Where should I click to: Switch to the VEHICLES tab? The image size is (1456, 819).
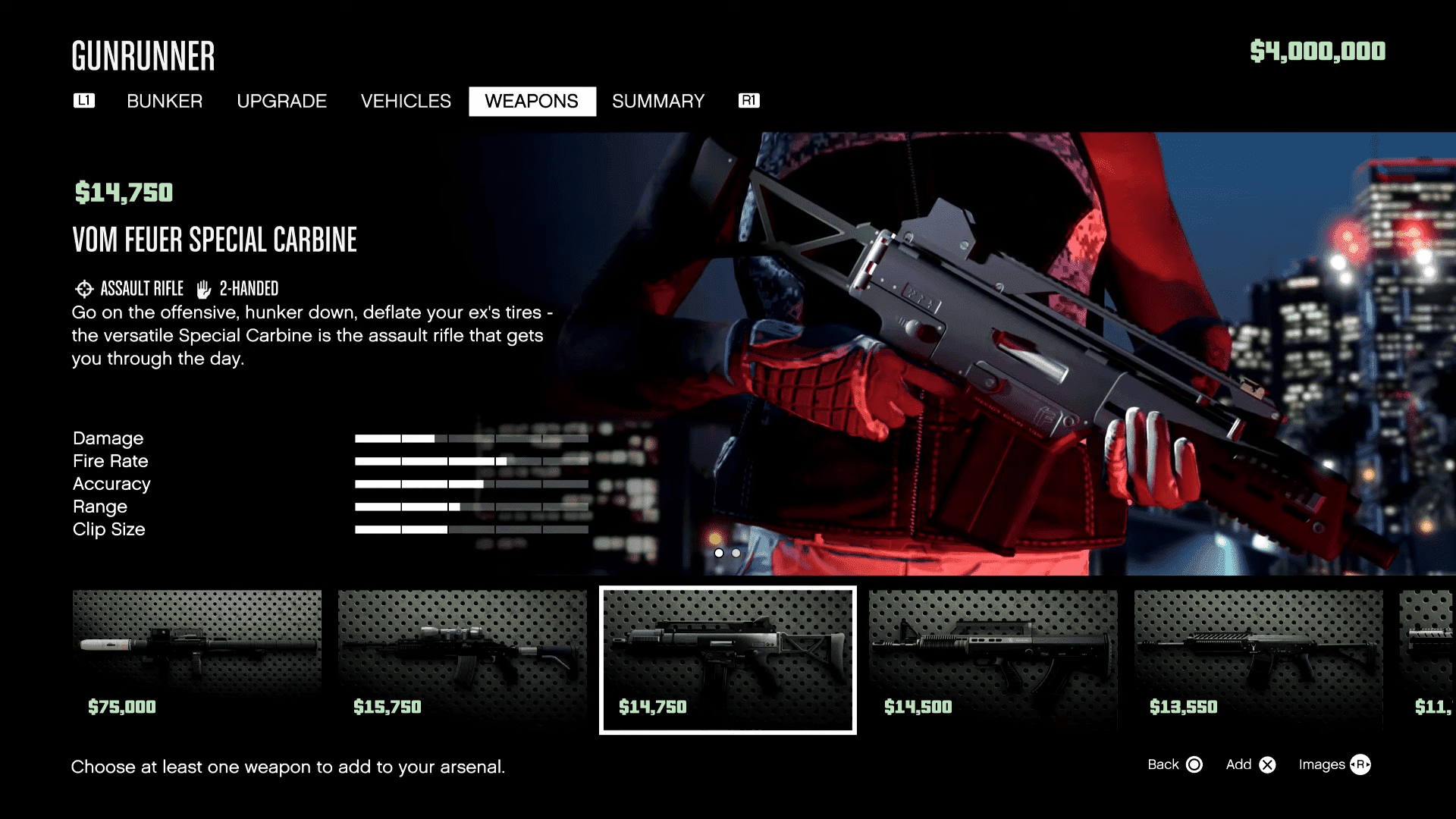tap(406, 101)
